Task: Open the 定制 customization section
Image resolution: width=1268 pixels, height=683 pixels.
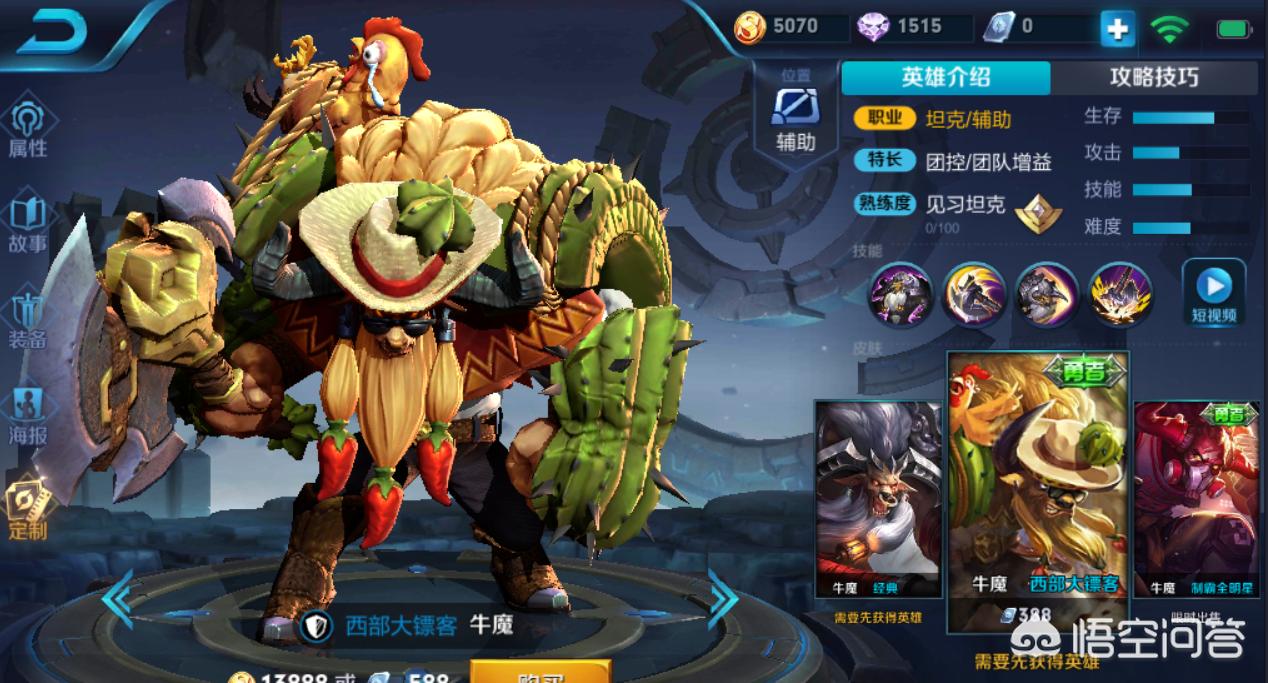Action: 28,508
